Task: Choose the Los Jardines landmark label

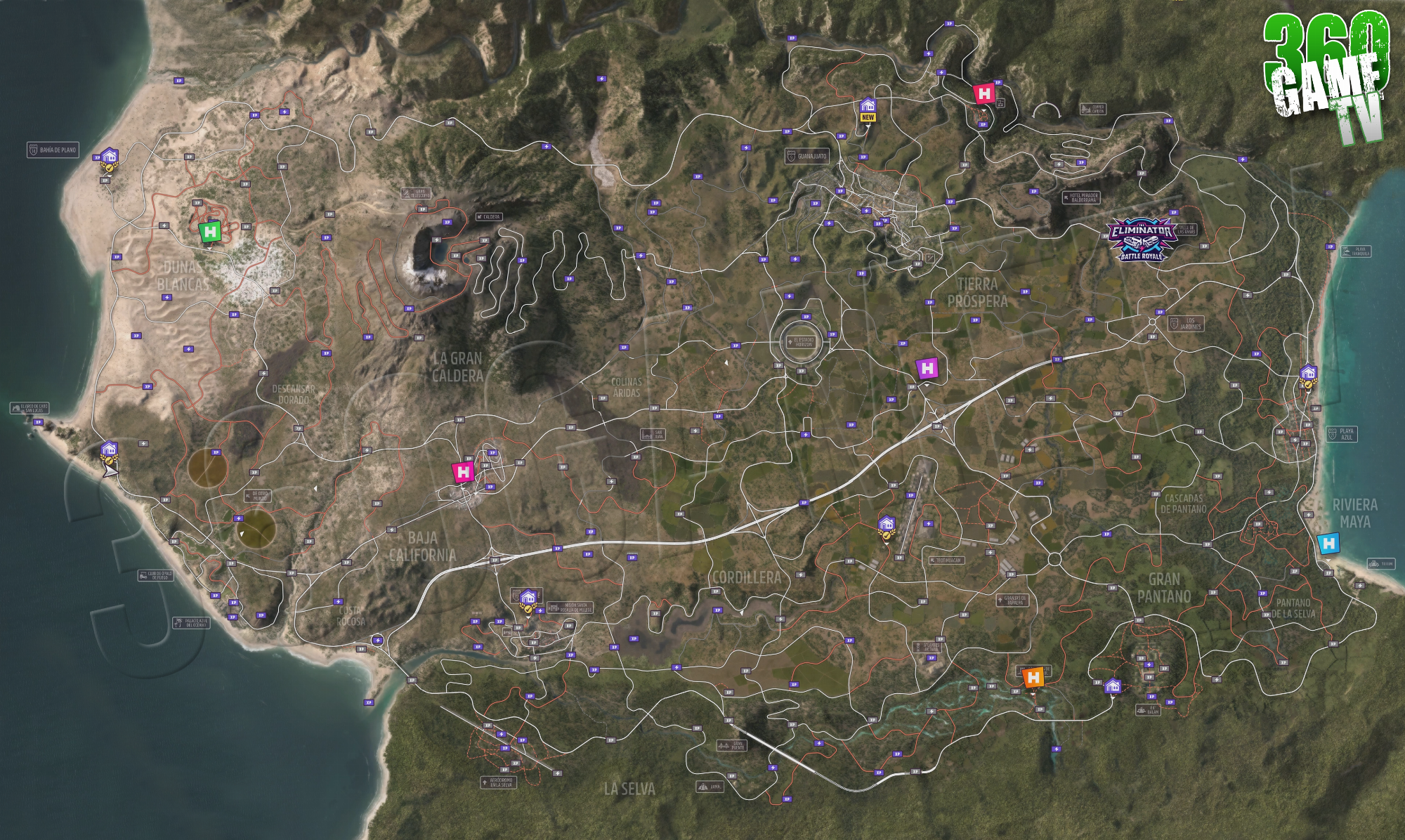Action: (1186, 324)
